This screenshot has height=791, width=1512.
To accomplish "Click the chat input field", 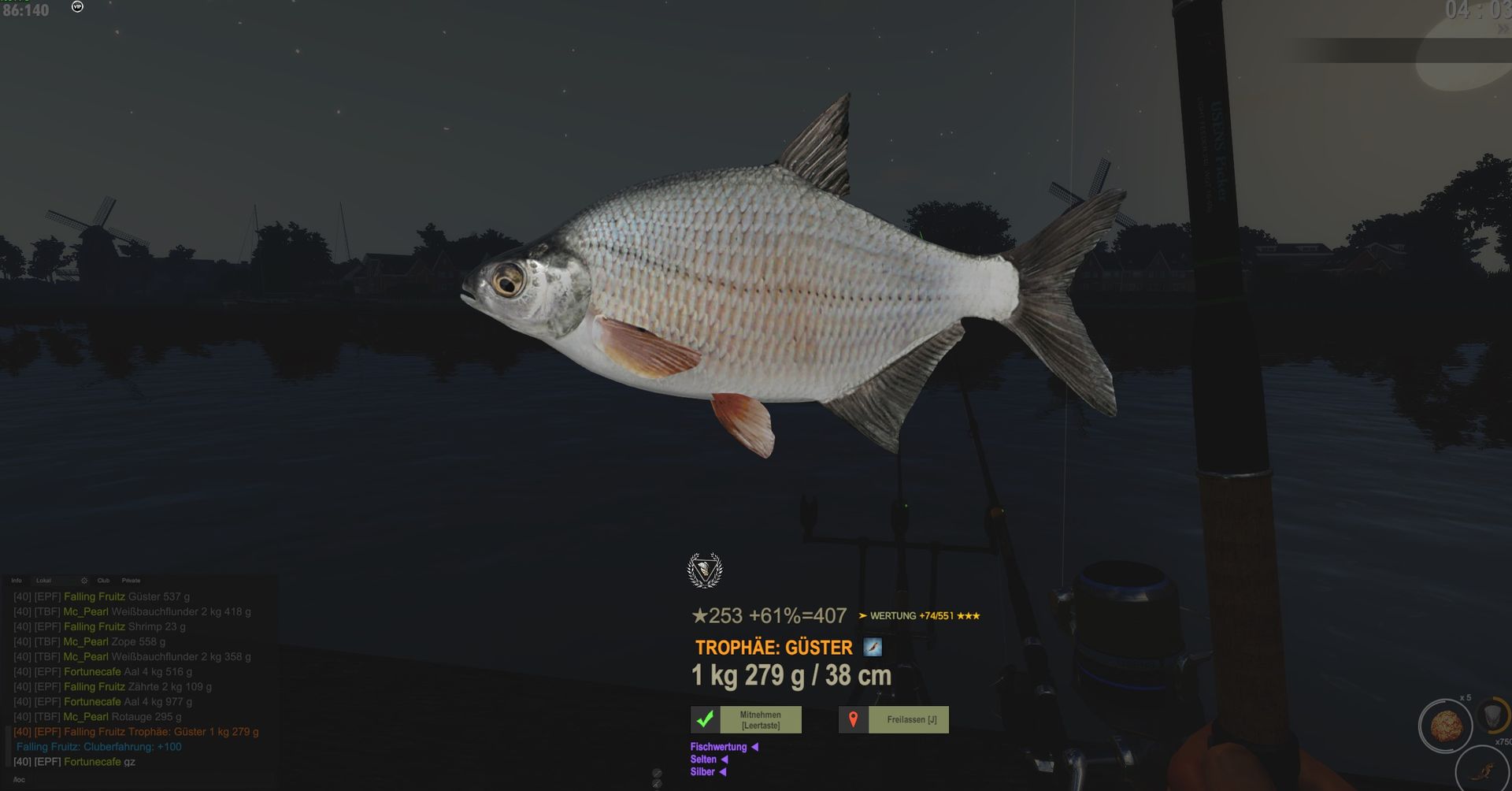I will (x=142, y=779).
